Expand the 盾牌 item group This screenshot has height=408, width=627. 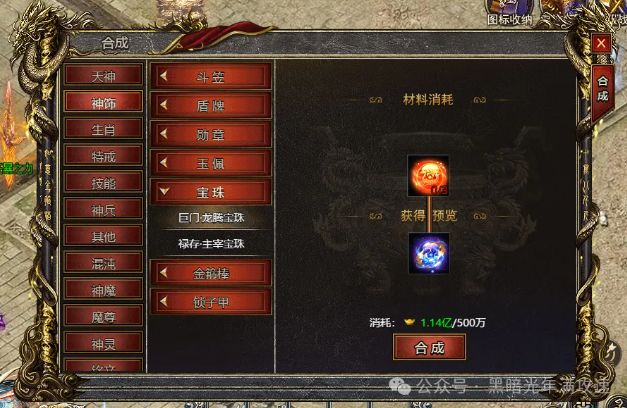(x=211, y=105)
